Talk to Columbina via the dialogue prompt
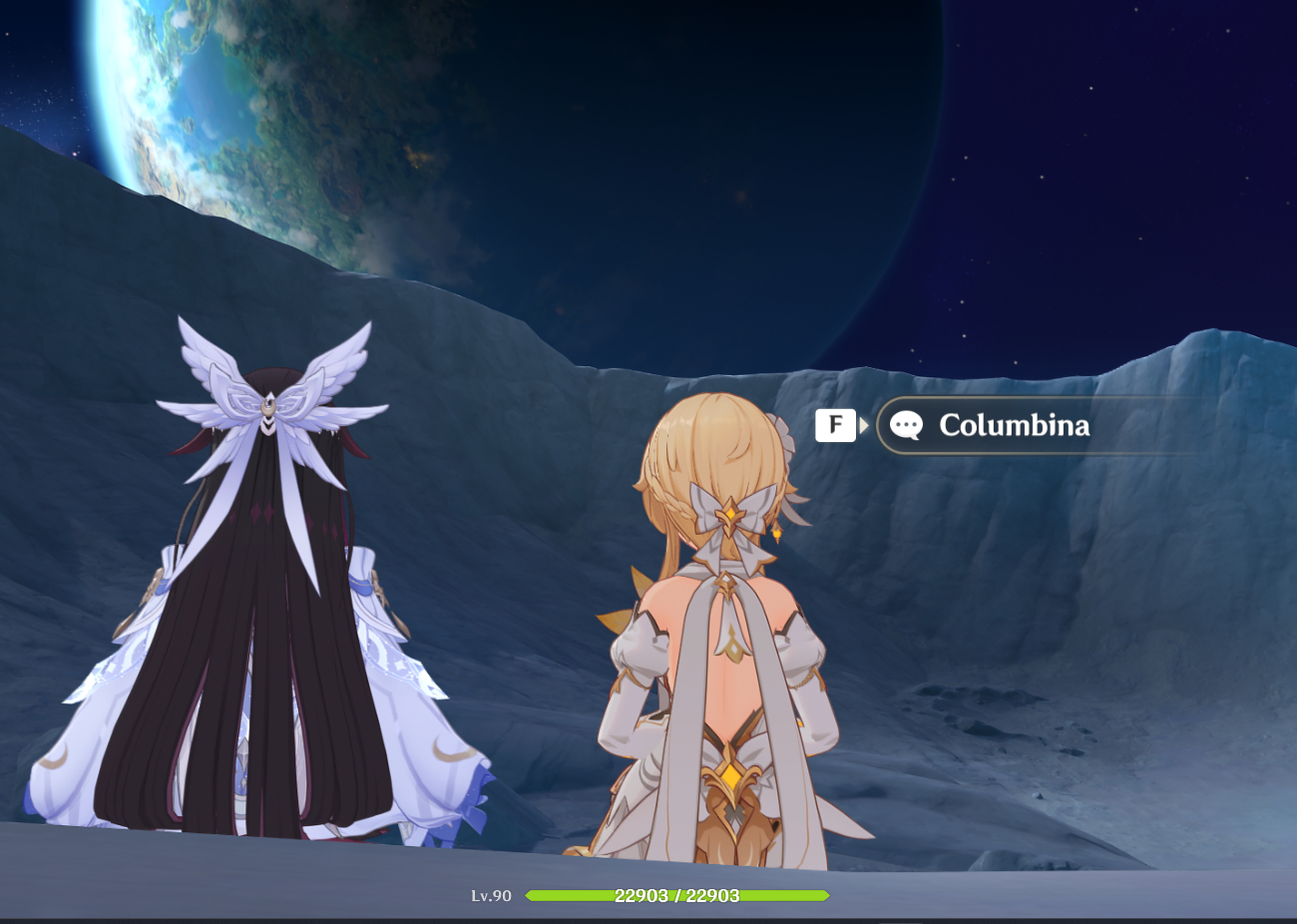Screen dimensions: 1297x924 [1013, 426]
